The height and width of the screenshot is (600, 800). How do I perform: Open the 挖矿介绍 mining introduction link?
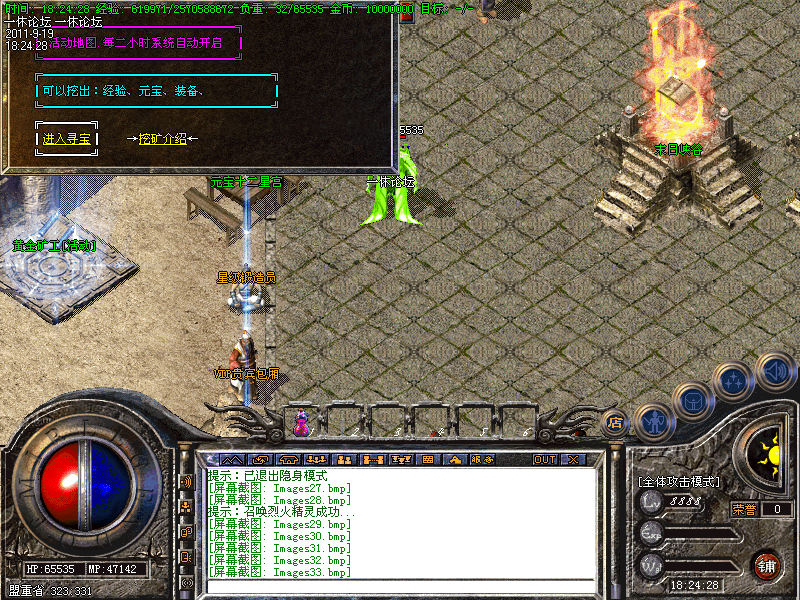pyautogui.click(x=162, y=139)
